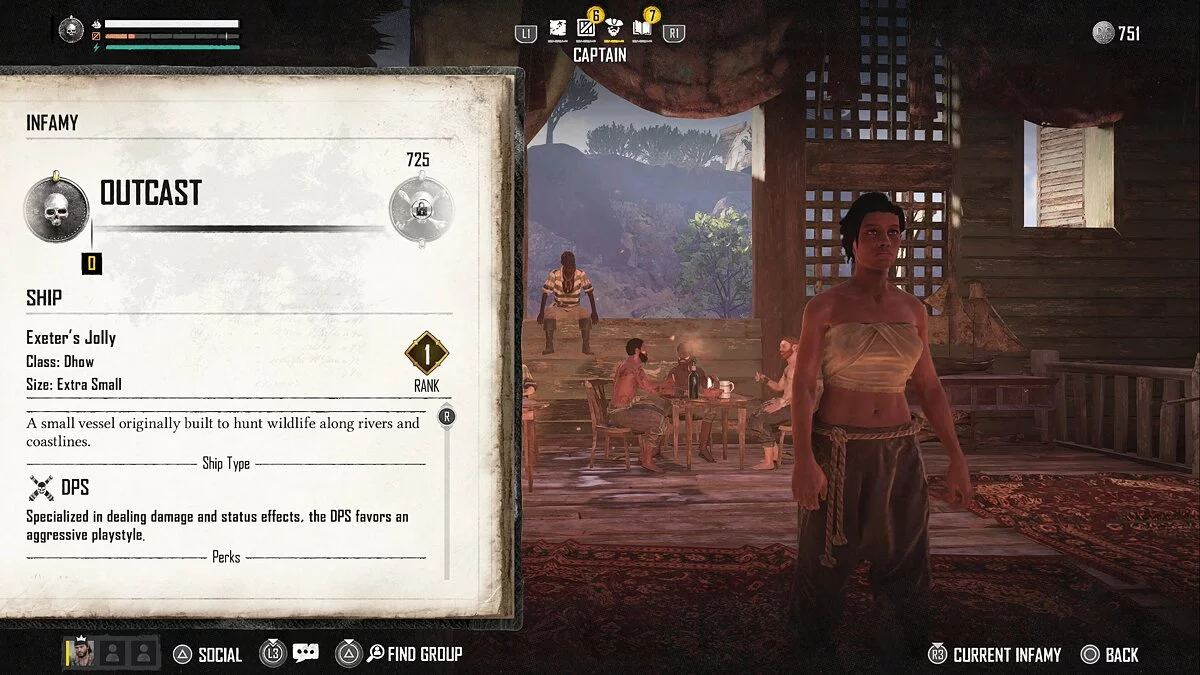Open the open-book journal tab
Image resolution: width=1200 pixels, height=675 pixels.
[x=642, y=30]
